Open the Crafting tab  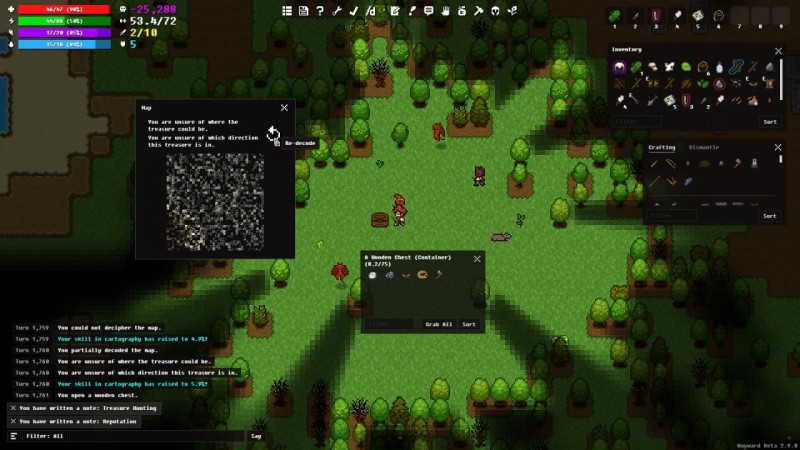[x=662, y=147]
